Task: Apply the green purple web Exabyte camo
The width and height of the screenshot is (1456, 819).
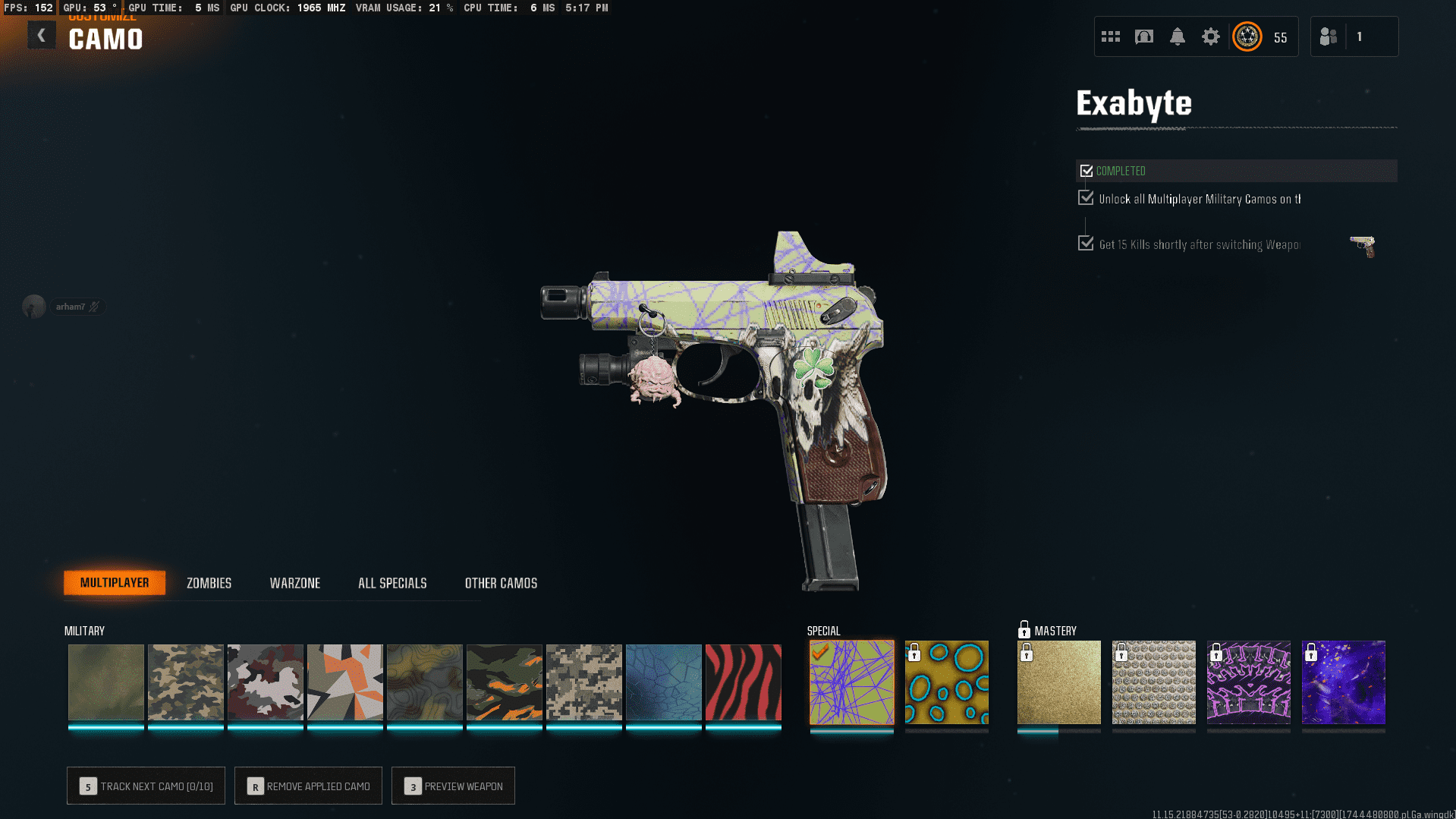Action: click(x=851, y=682)
